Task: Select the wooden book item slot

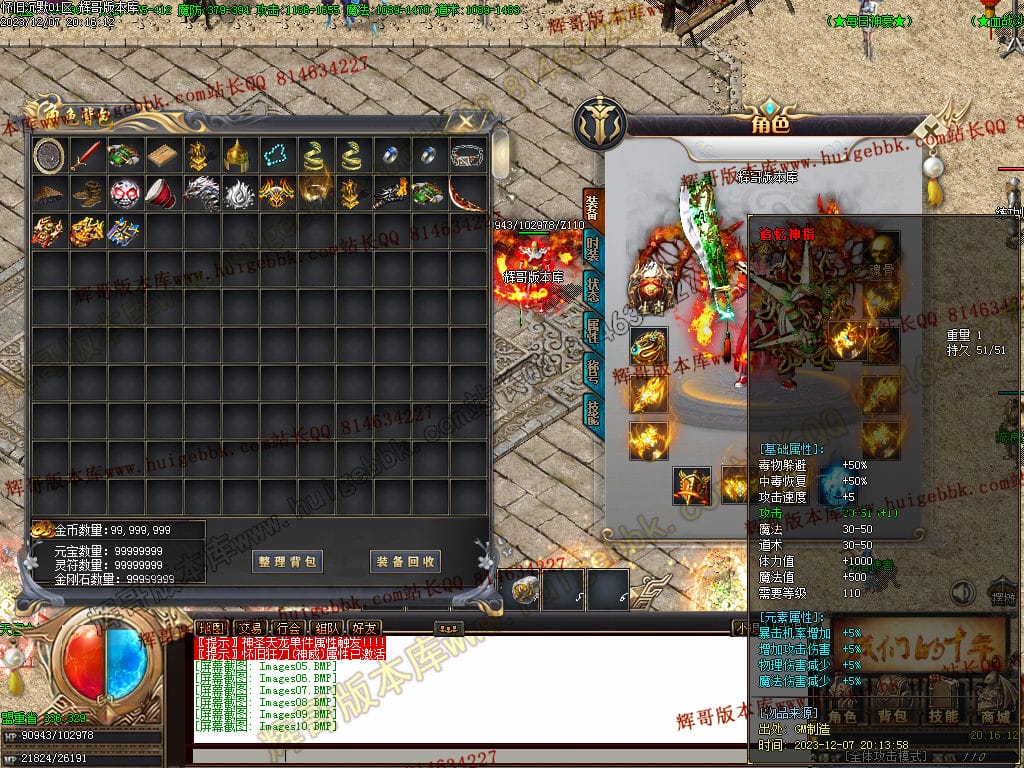Action: pos(162,155)
